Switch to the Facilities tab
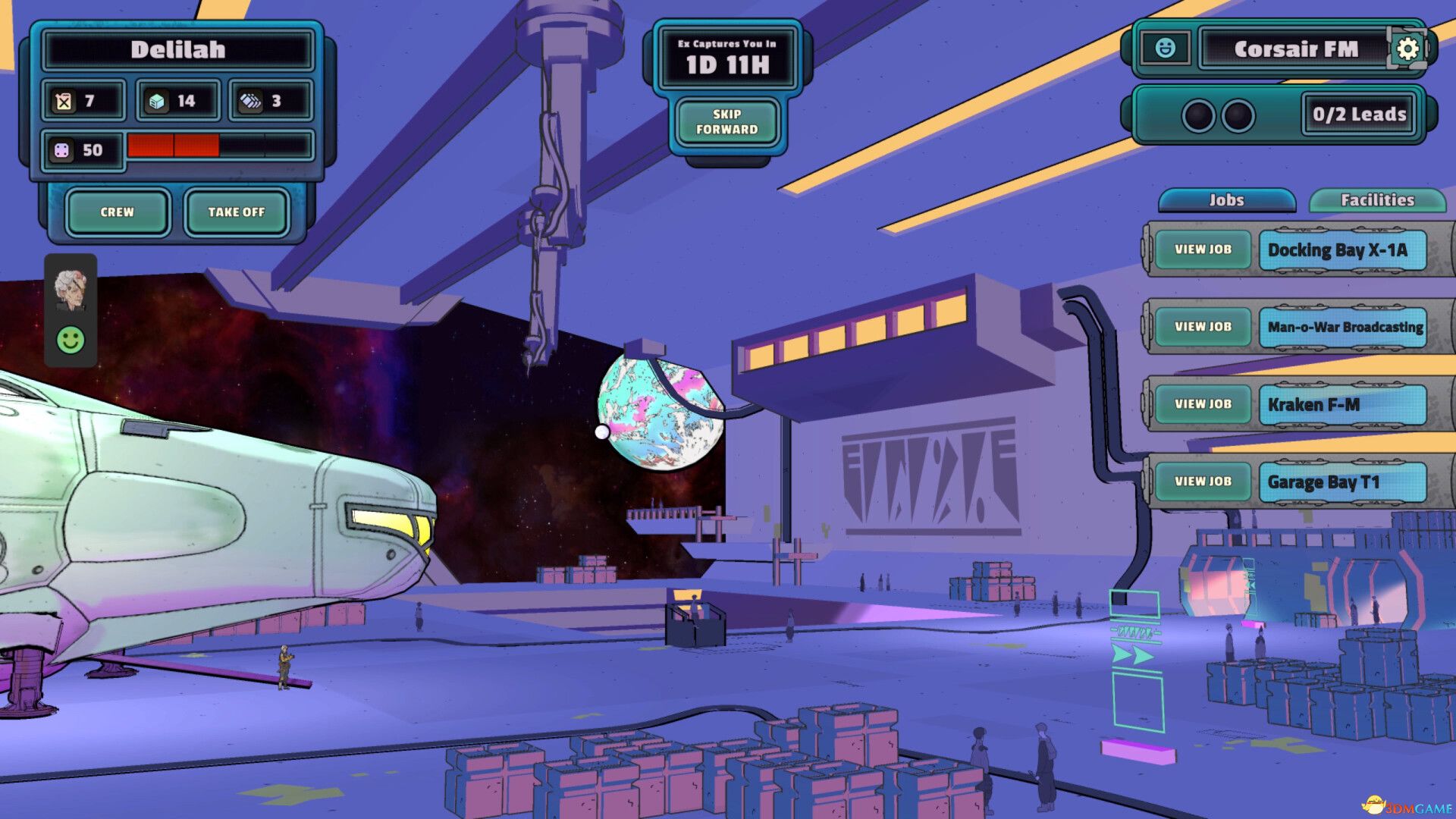This screenshot has height=819, width=1456. click(1377, 200)
